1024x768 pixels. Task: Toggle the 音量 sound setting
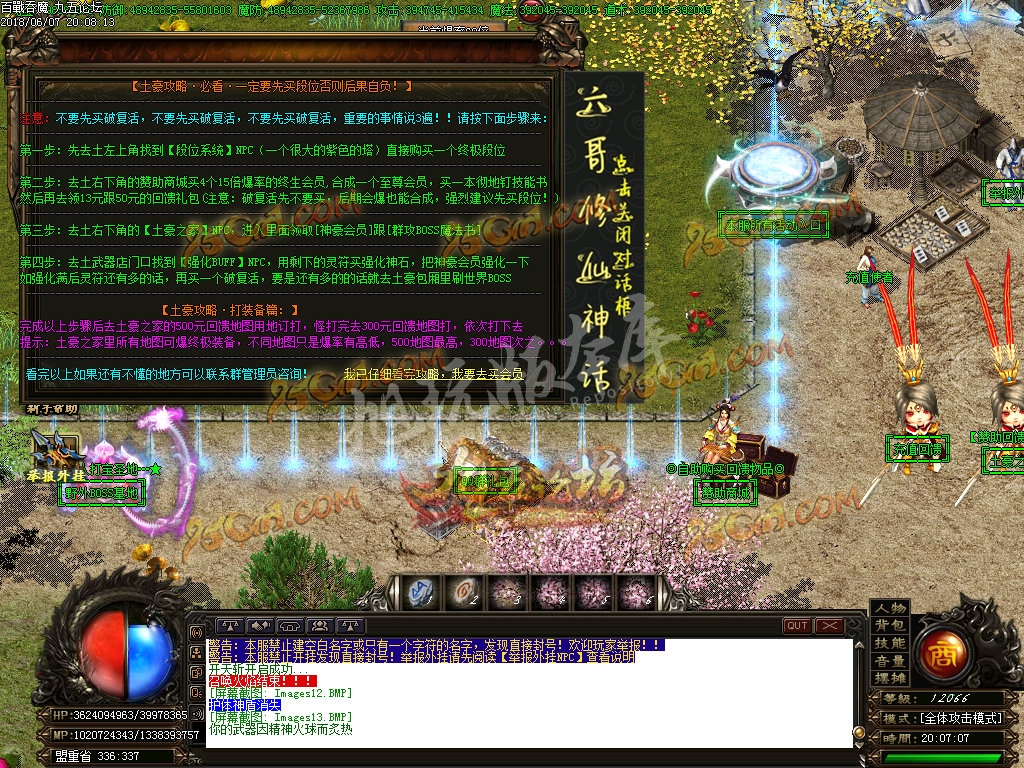[890, 662]
